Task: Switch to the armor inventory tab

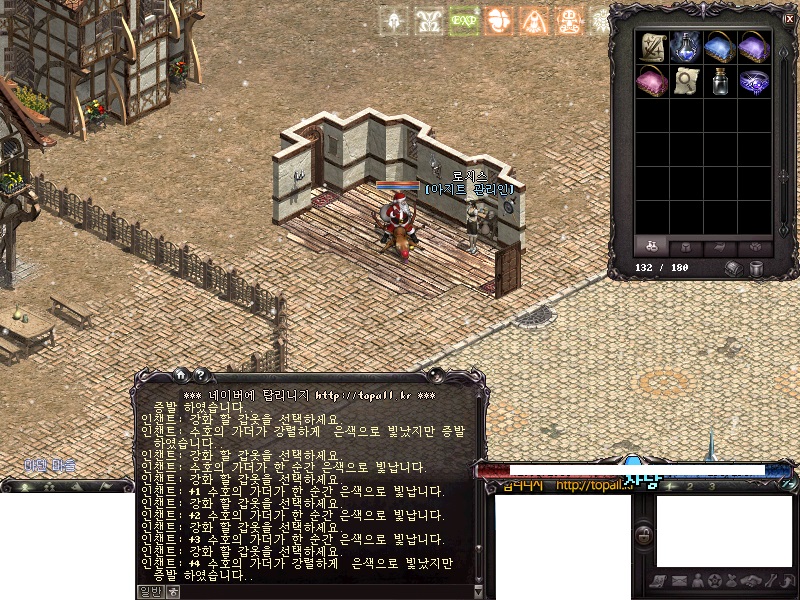Action: (x=687, y=245)
